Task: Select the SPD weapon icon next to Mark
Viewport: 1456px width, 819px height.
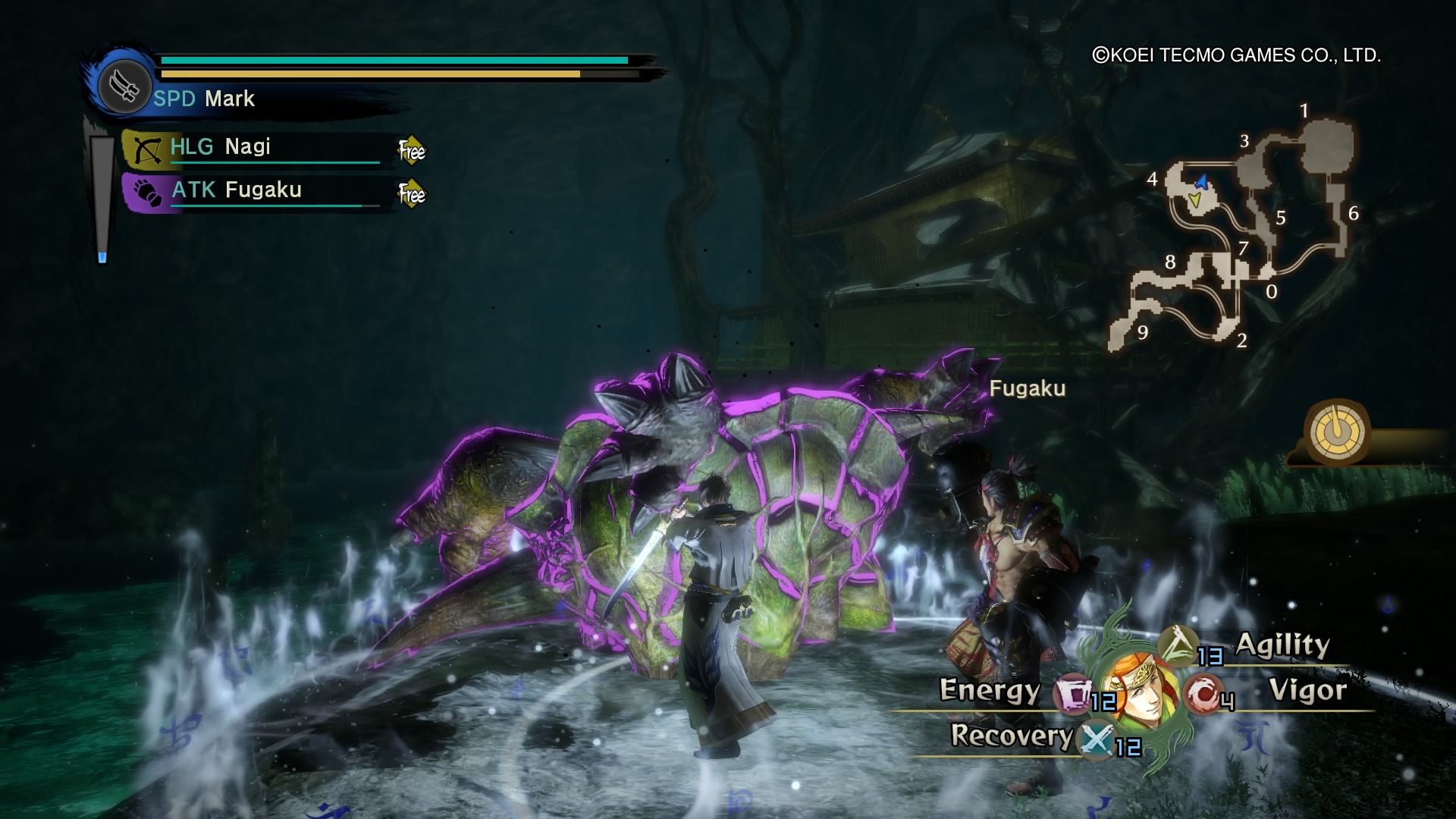Action: click(x=124, y=86)
